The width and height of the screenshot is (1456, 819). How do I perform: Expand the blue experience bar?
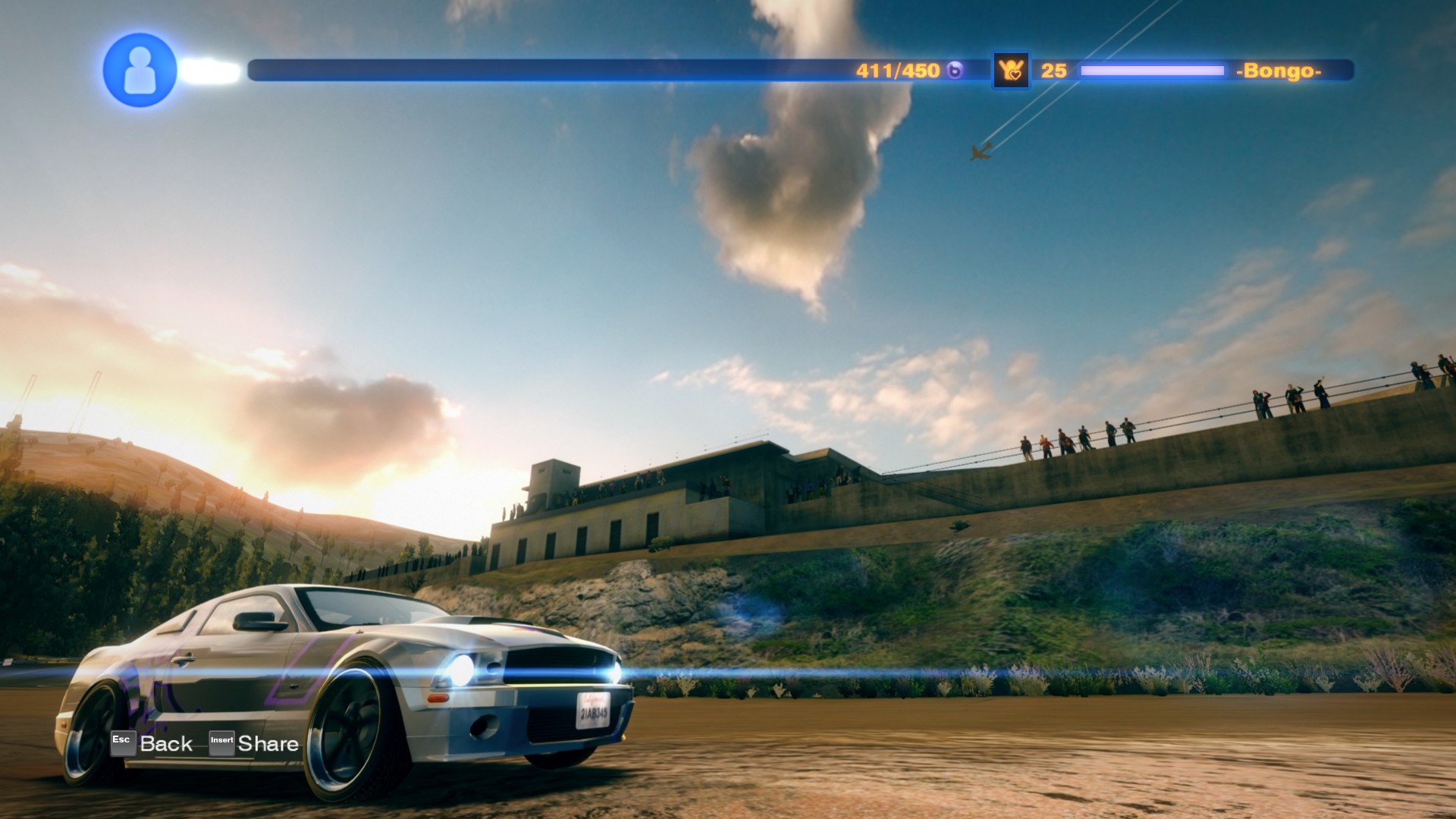pyautogui.click(x=531, y=69)
